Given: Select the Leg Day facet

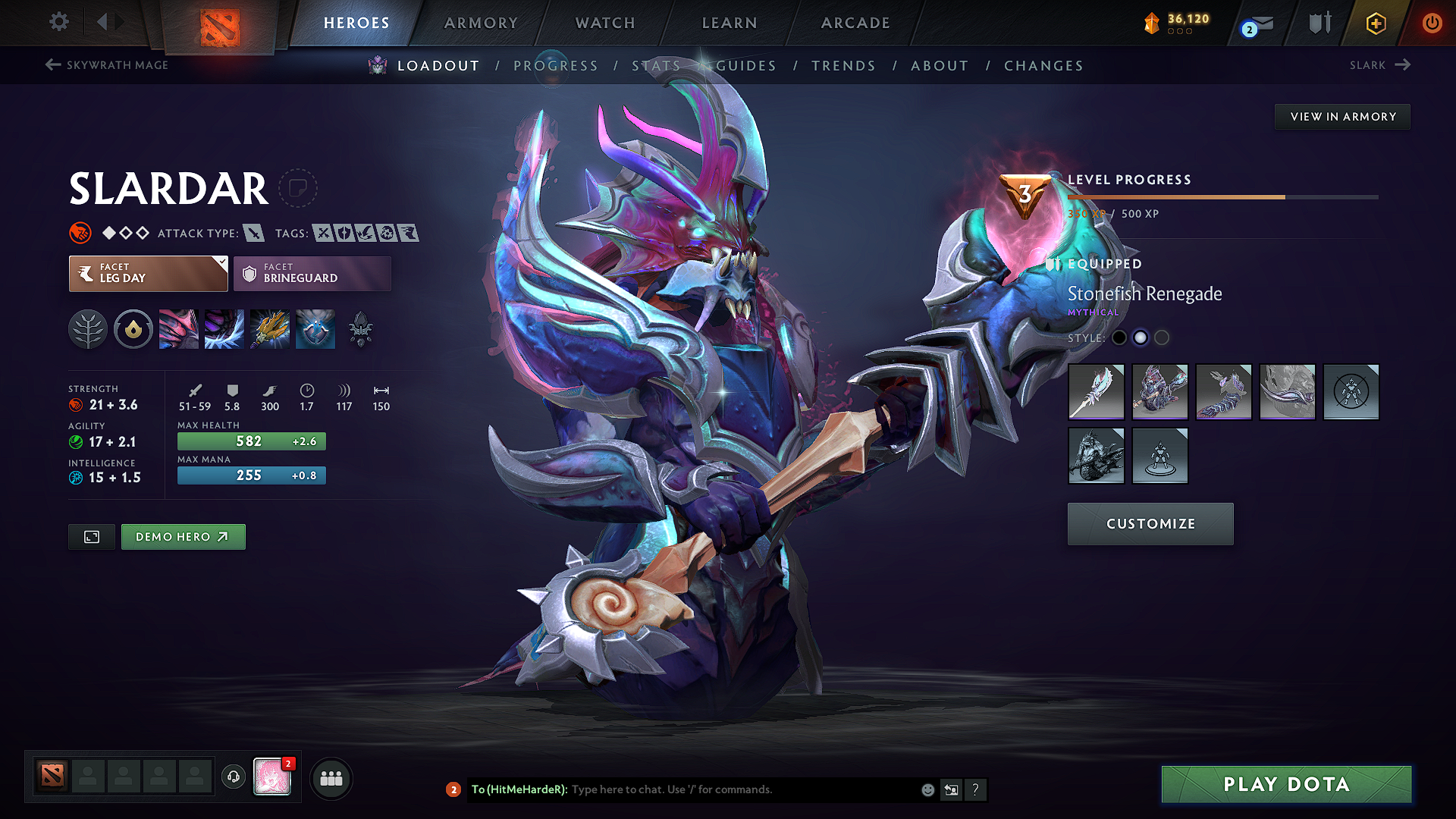Looking at the screenshot, I should (x=143, y=273).
